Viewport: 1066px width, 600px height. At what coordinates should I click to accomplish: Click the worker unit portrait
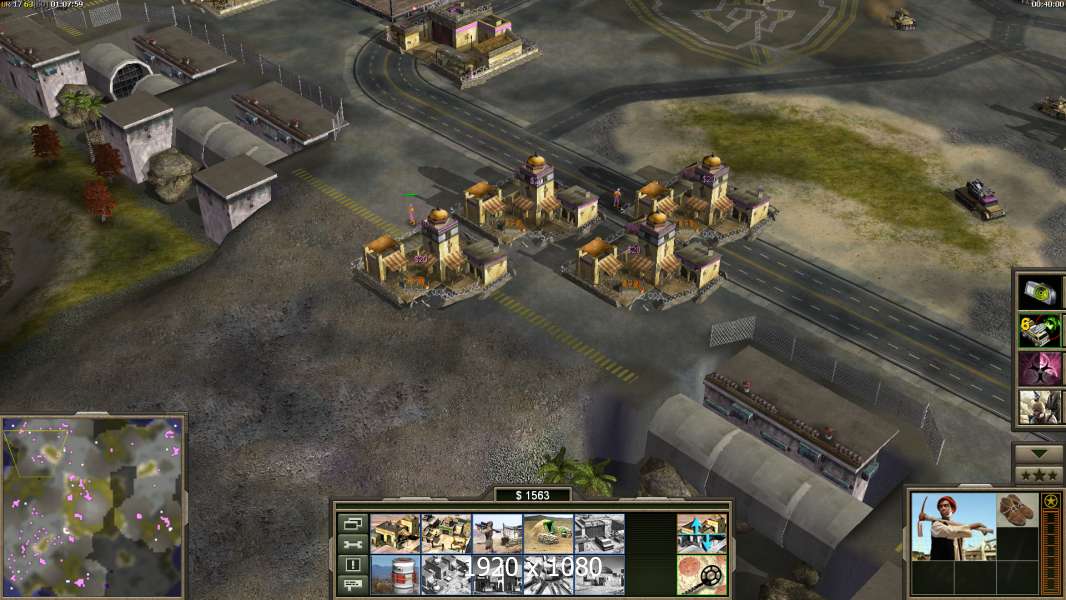point(955,526)
